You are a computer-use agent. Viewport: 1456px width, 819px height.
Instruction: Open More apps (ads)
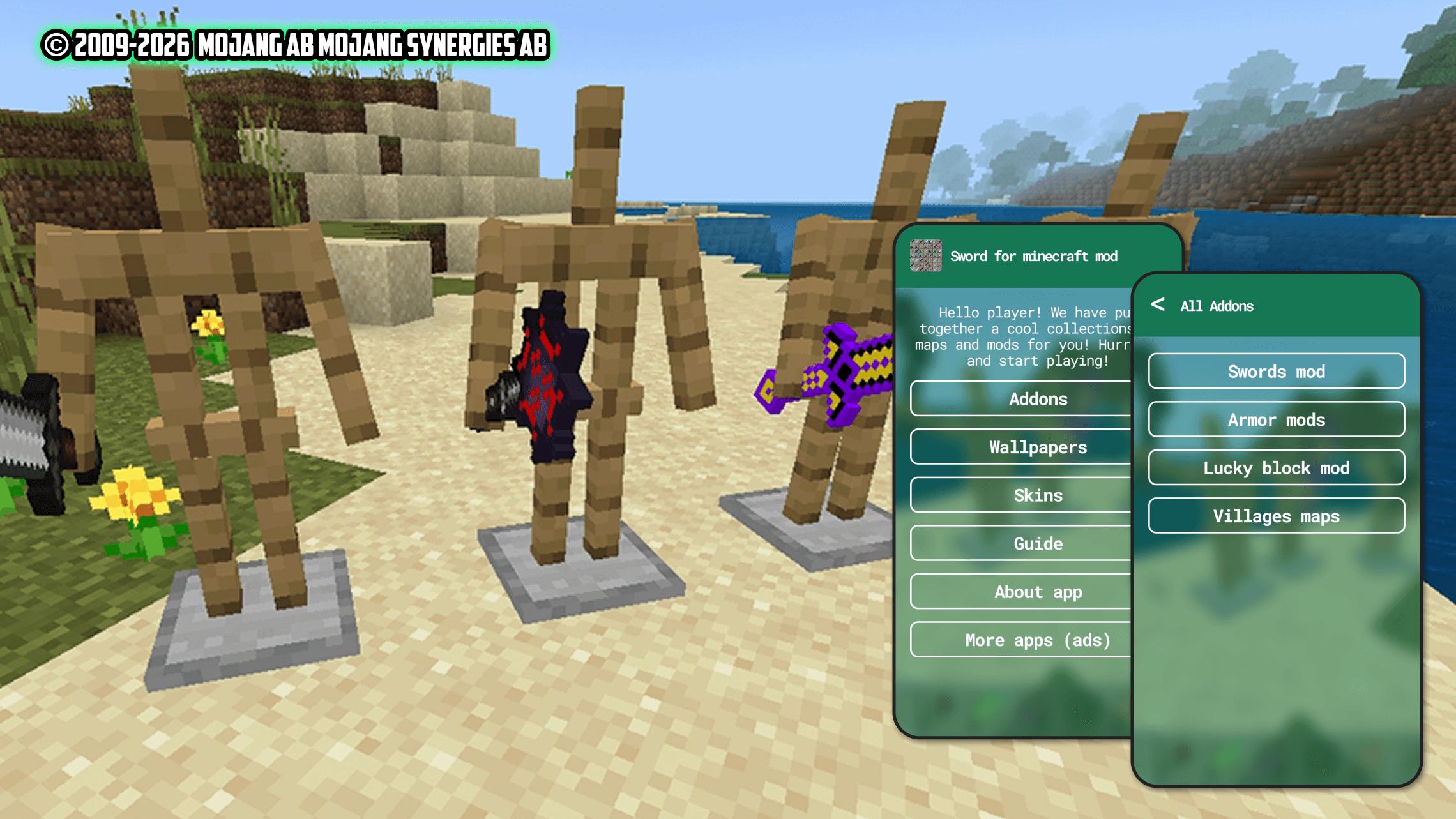click(1022, 640)
